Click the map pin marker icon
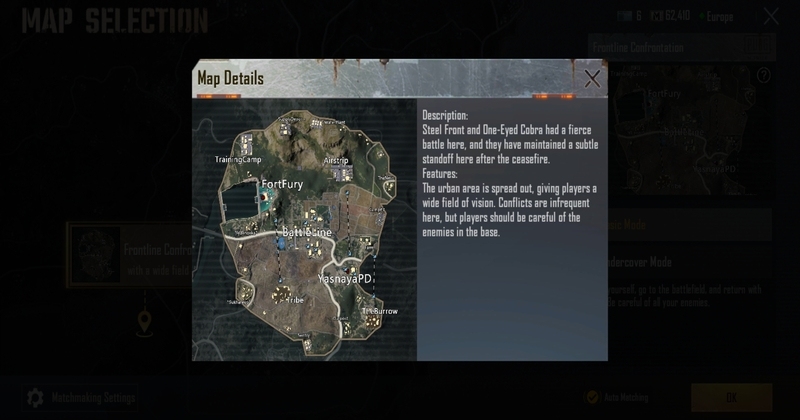This screenshot has width=800, height=420. click(145, 321)
